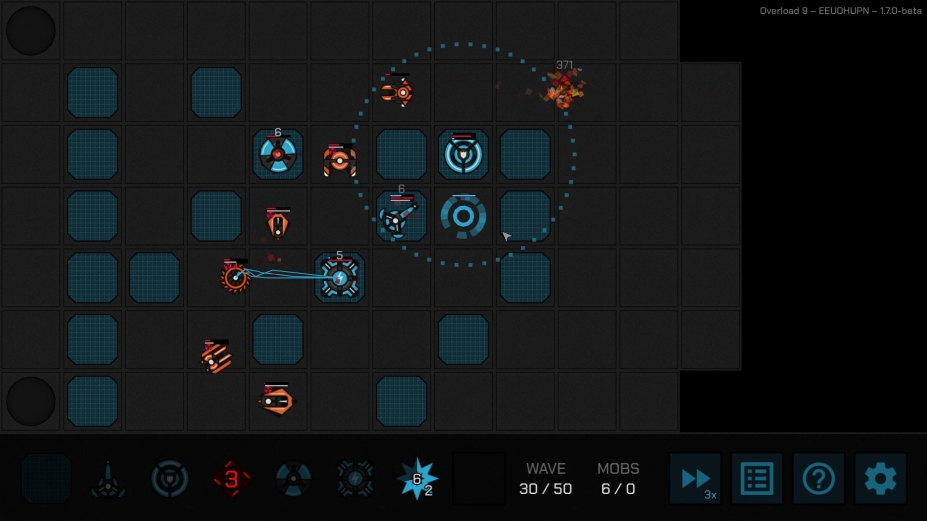Open the gear settings menu
927x521 pixels.
881,479
